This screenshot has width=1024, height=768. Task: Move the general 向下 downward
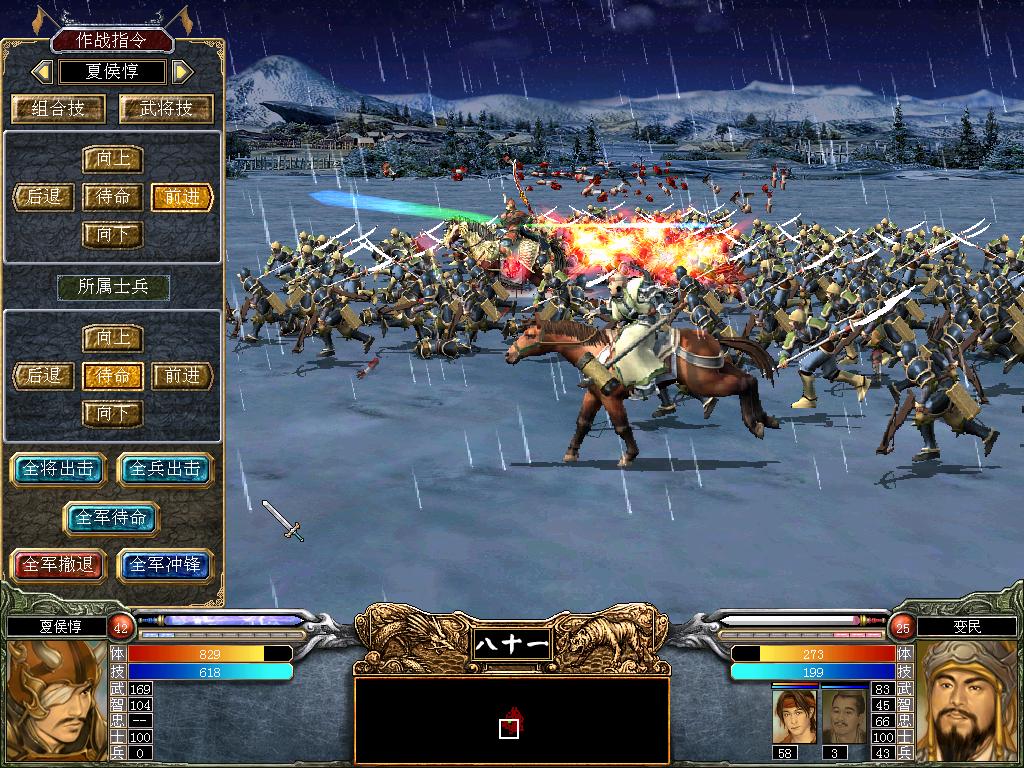coord(113,235)
